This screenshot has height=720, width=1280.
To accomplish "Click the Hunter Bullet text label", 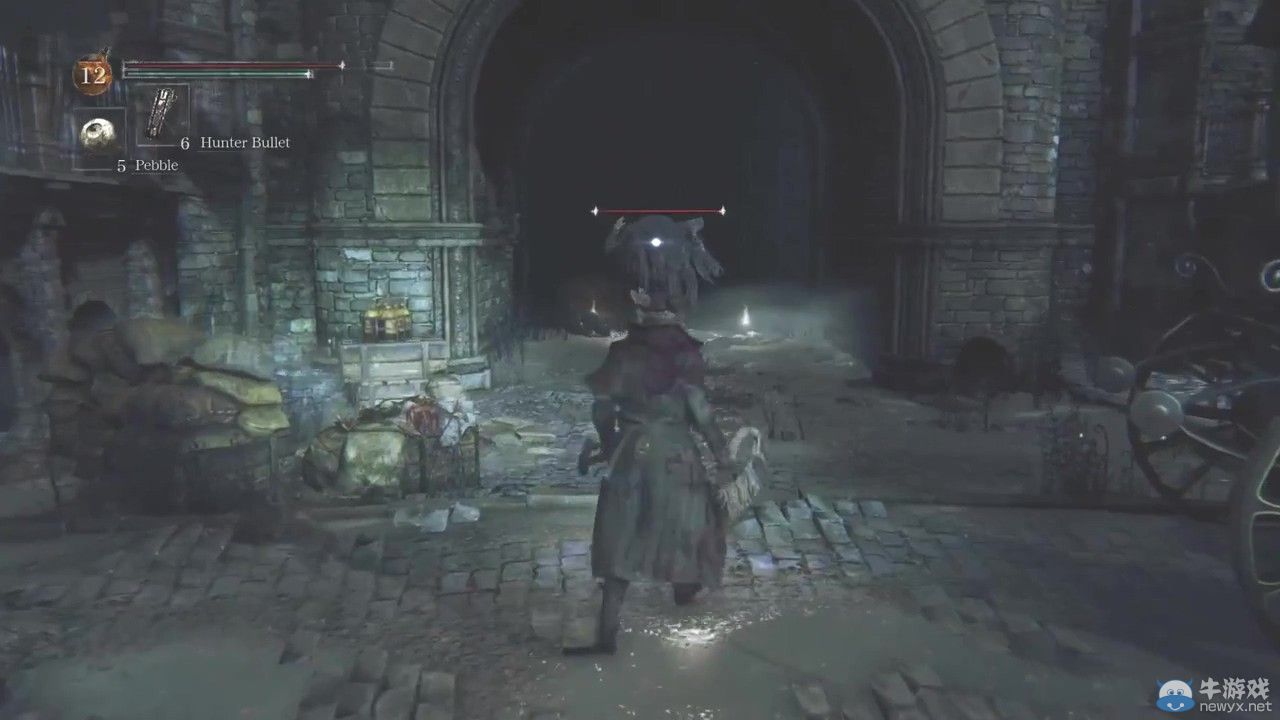I will (x=244, y=142).
